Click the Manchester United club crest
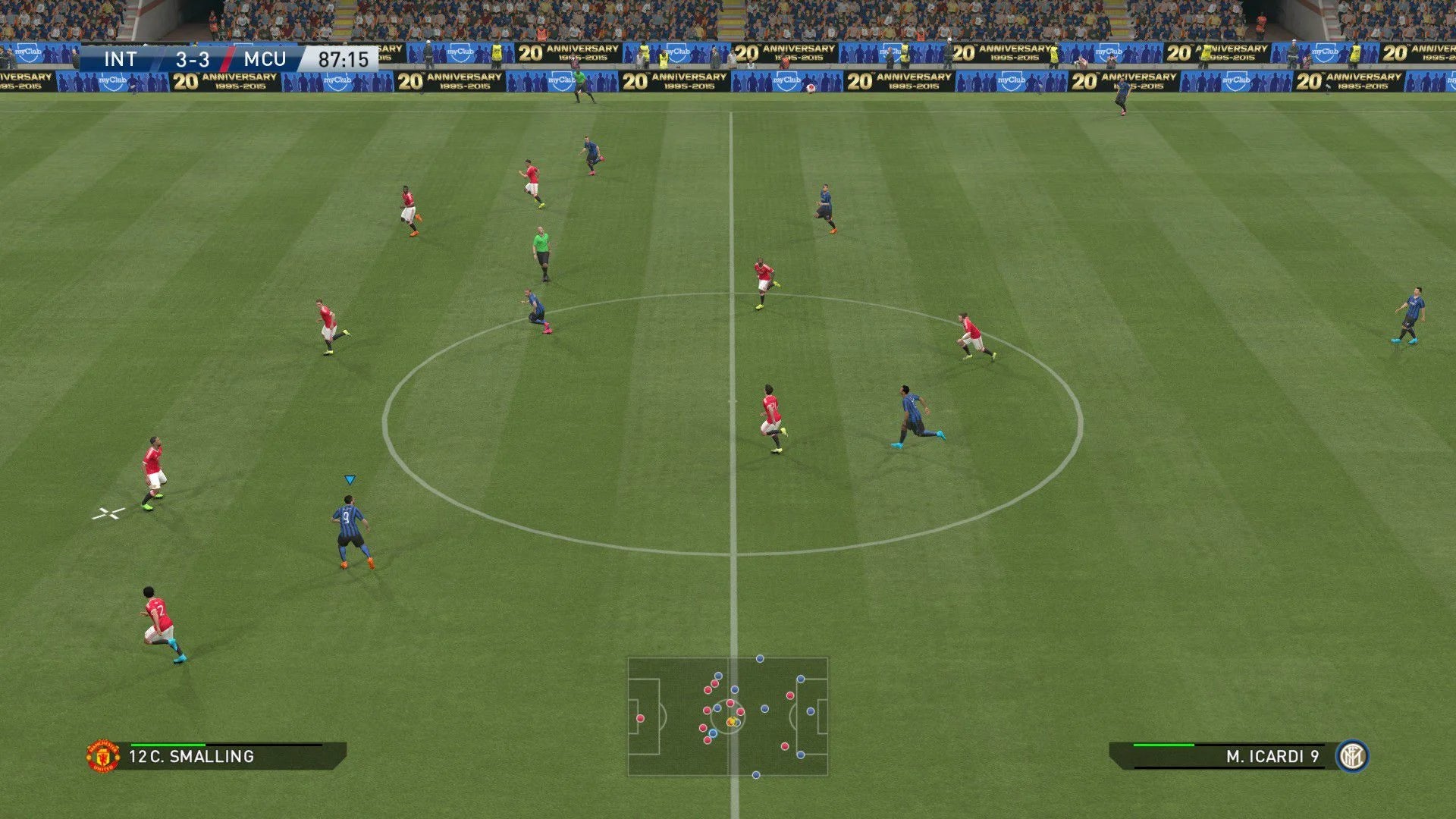 pyautogui.click(x=103, y=756)
